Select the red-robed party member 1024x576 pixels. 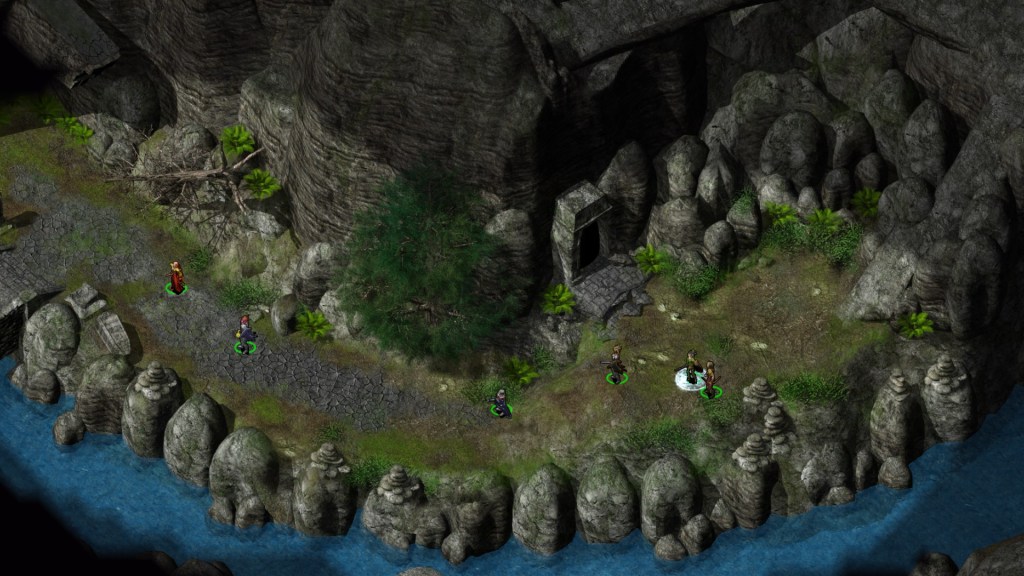(177, 277)
